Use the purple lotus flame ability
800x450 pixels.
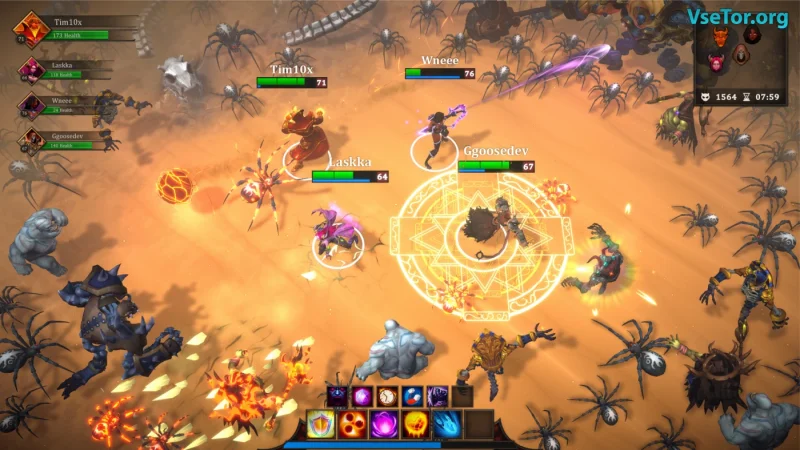tap(384, 424)
